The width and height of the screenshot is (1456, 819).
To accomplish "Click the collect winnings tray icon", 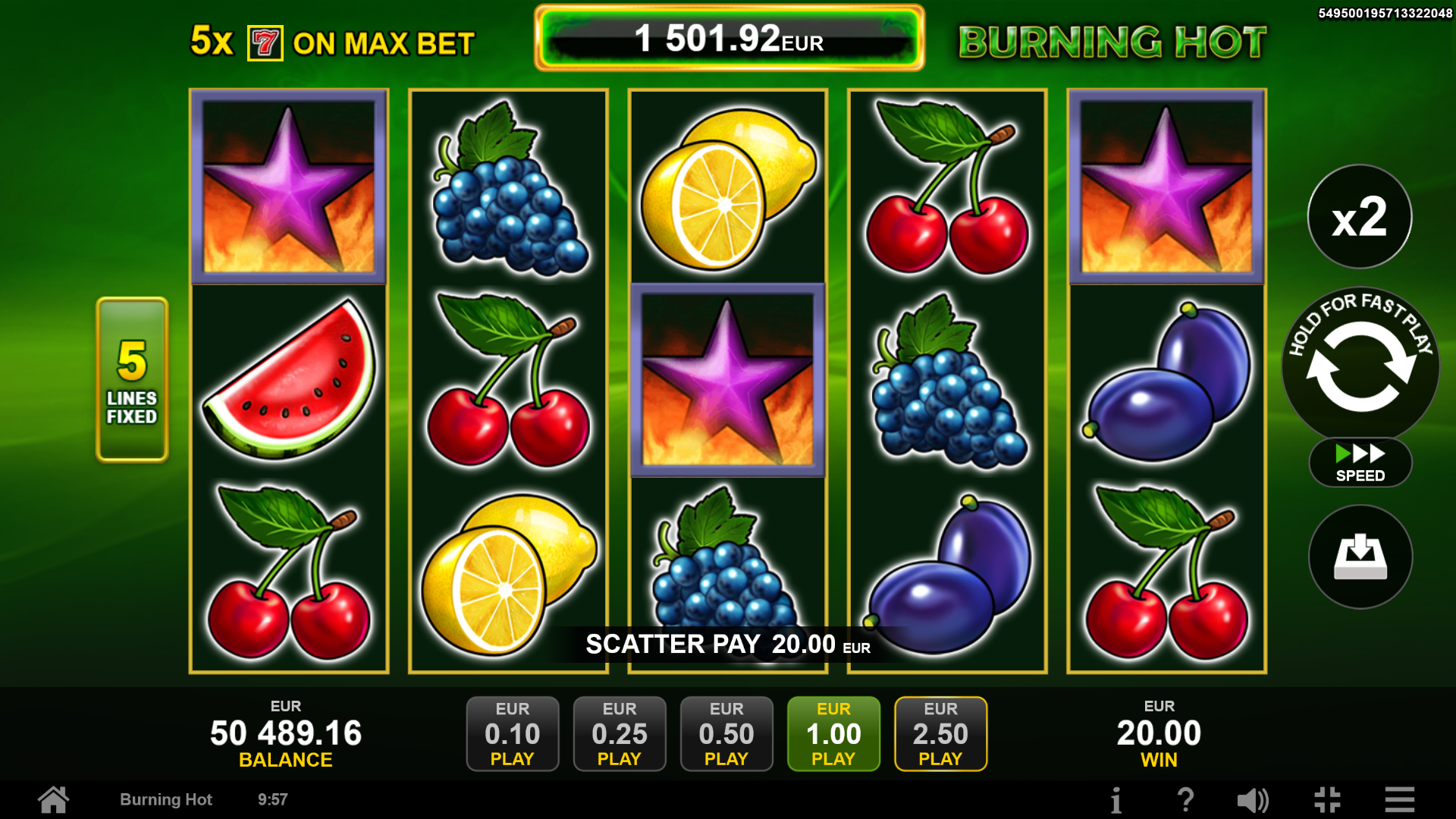I will point(1359,557).
